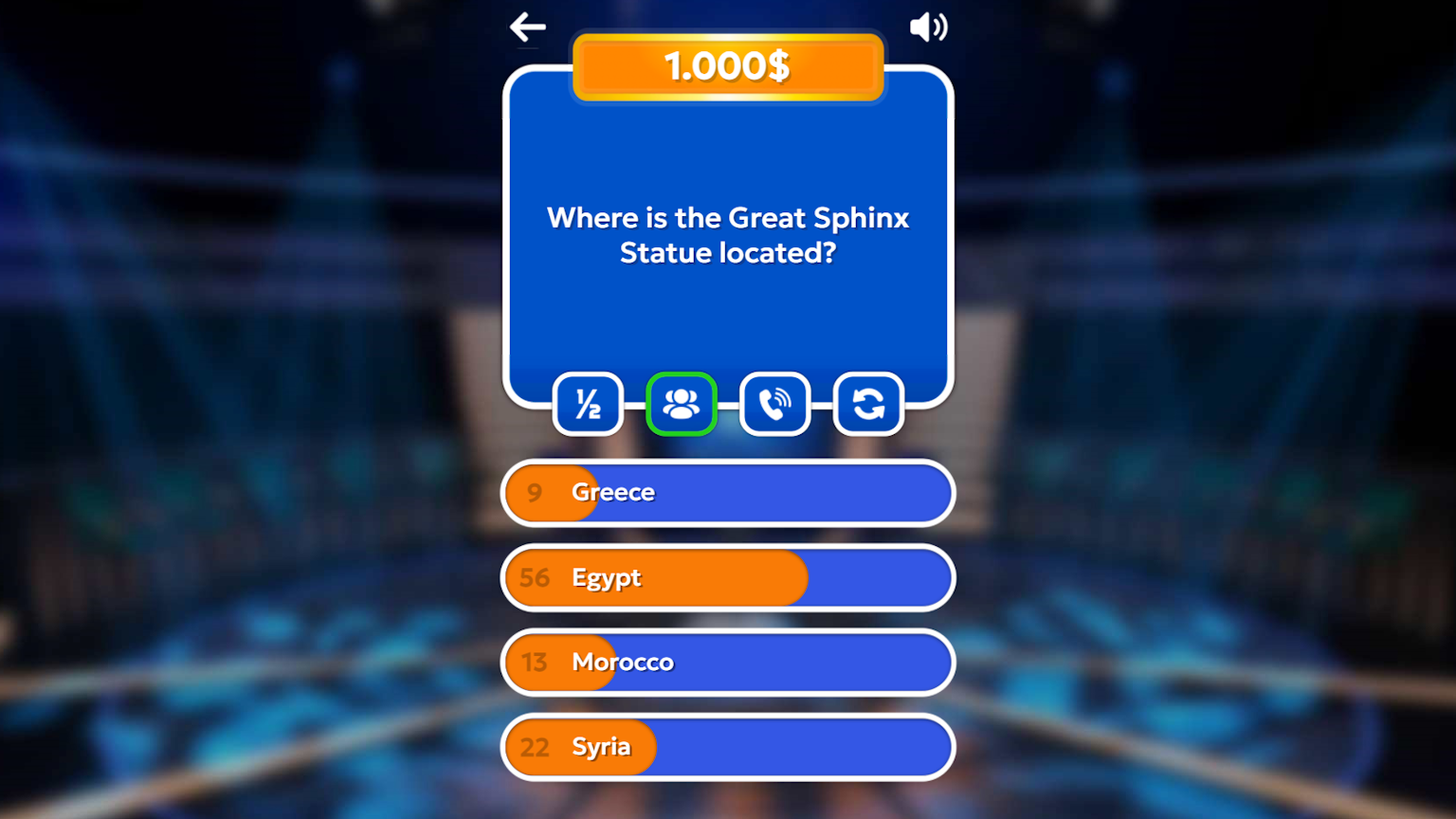Select Egypt as your answer
Screen dimensions: 1456x819
(x=727, y=578)
